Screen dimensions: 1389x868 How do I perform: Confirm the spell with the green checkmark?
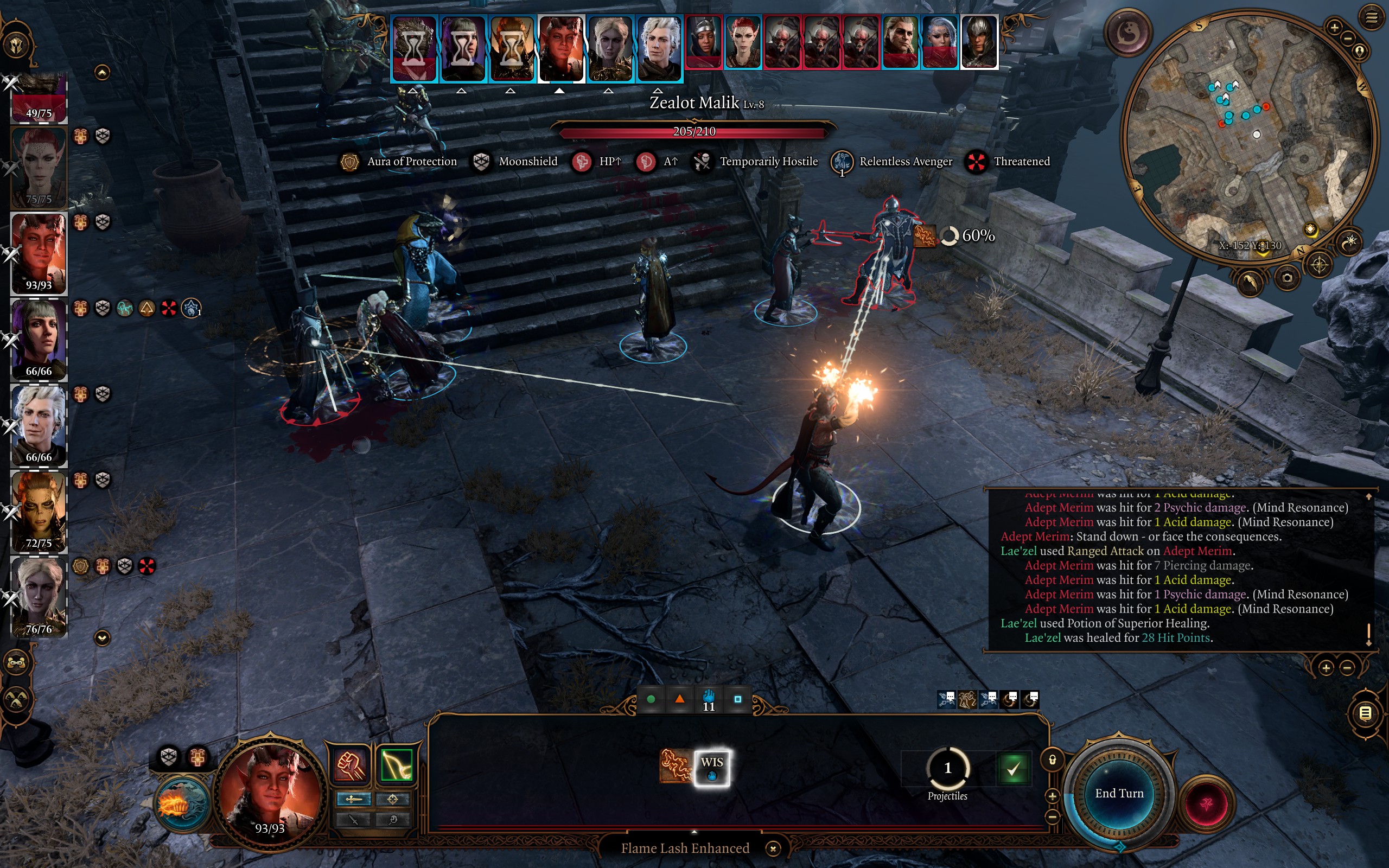(1013, 768)
